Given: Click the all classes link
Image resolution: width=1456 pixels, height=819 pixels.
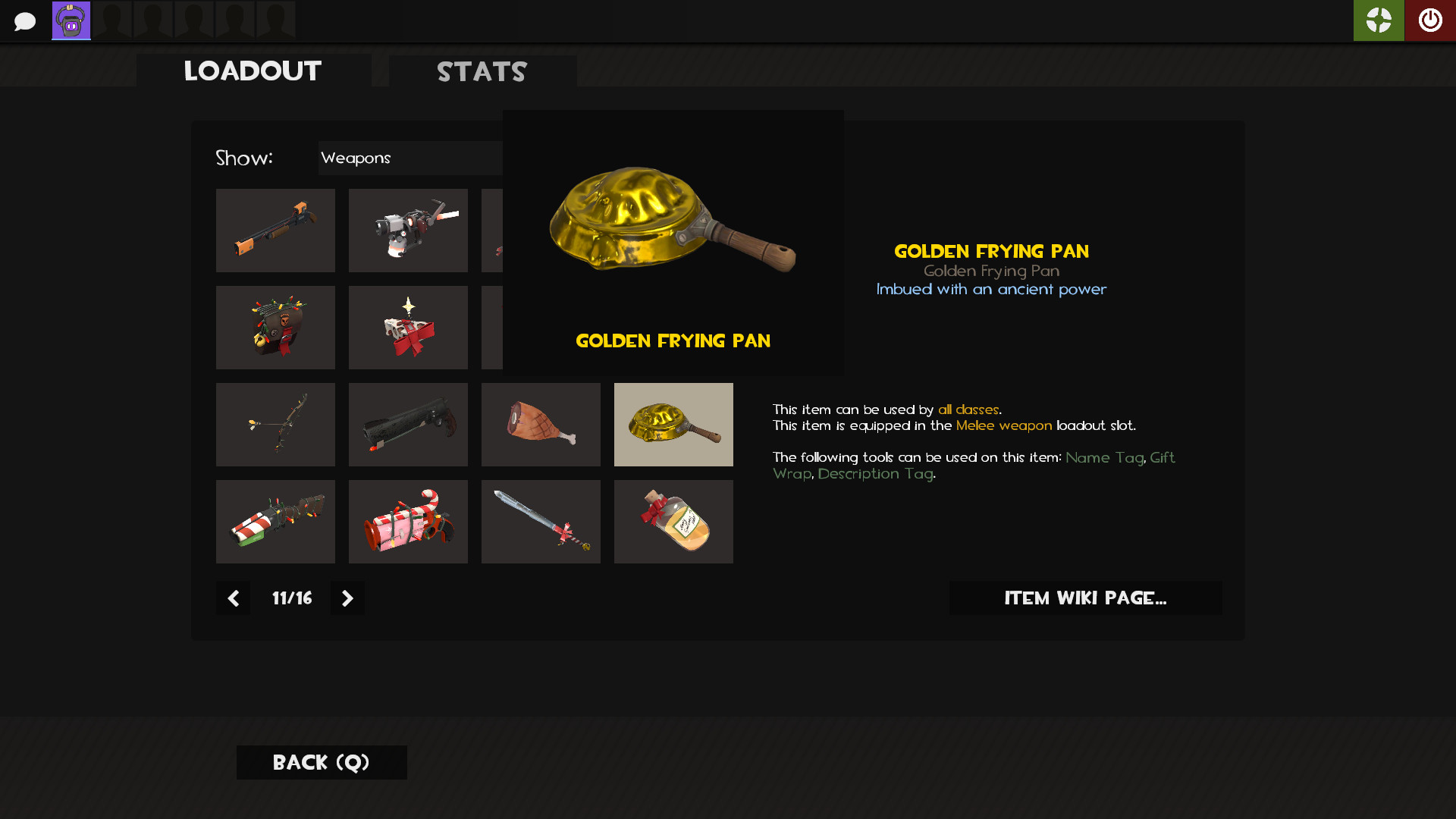Looking at the screenshot, I should (968, 409).
